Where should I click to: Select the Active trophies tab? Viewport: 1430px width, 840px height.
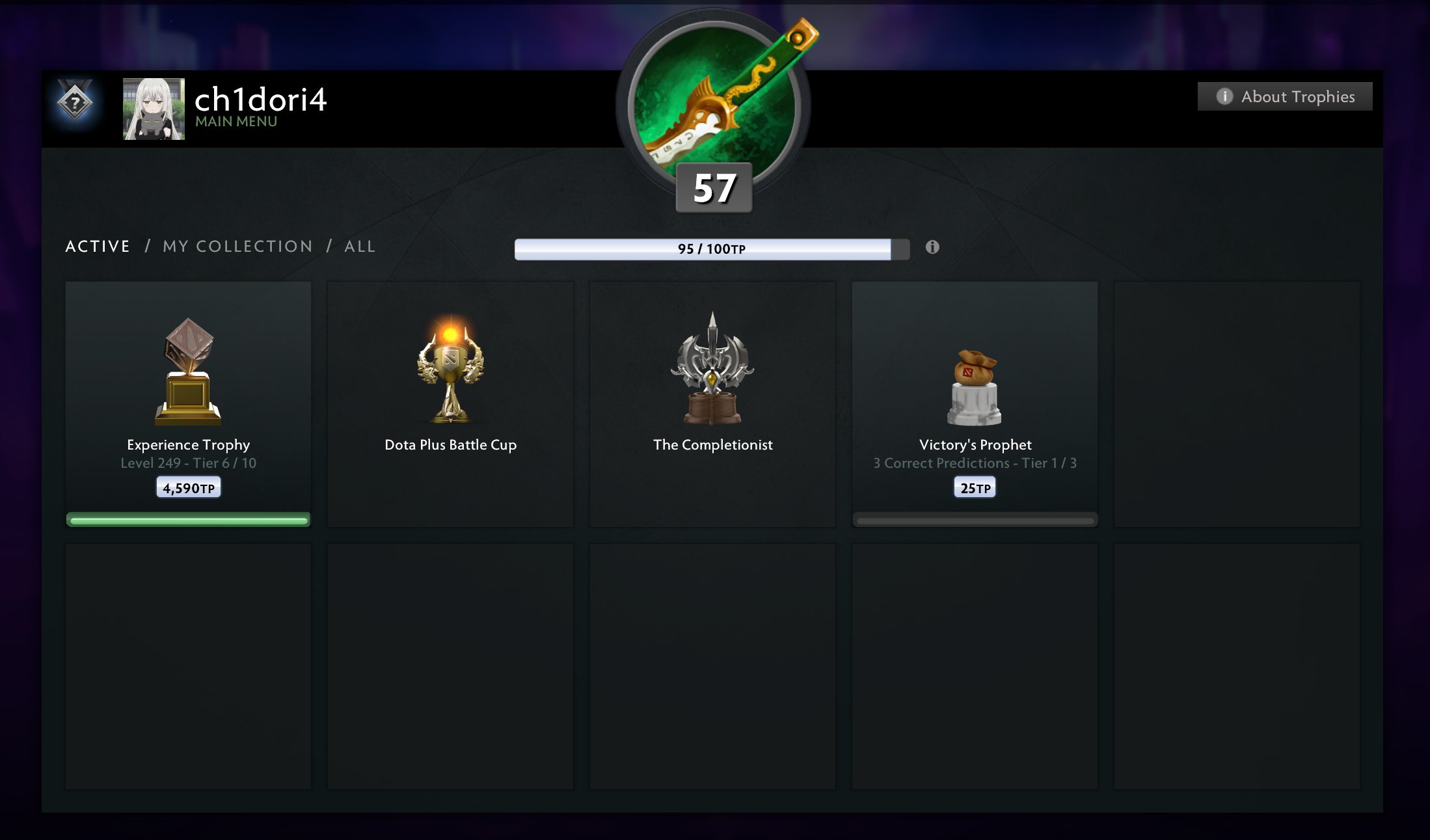pyautogui.click(x=98, y=247)
